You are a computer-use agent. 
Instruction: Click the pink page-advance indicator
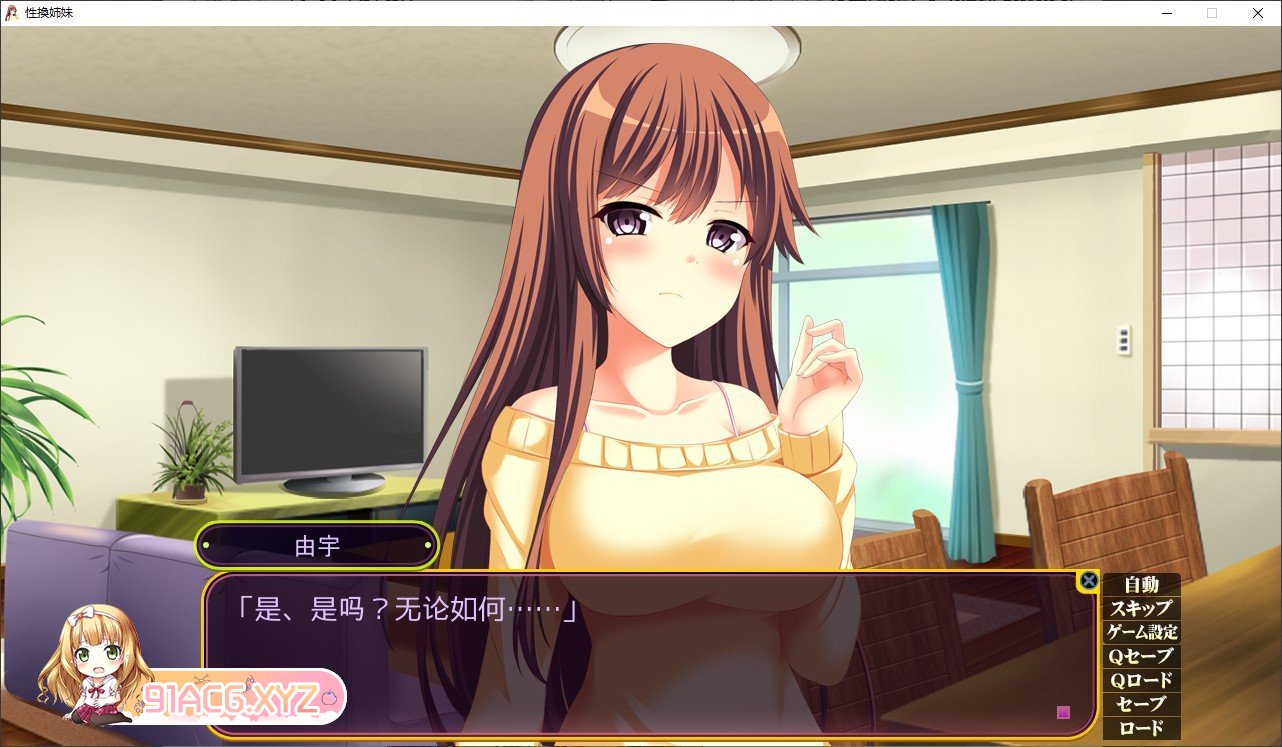coord(1064,712)
